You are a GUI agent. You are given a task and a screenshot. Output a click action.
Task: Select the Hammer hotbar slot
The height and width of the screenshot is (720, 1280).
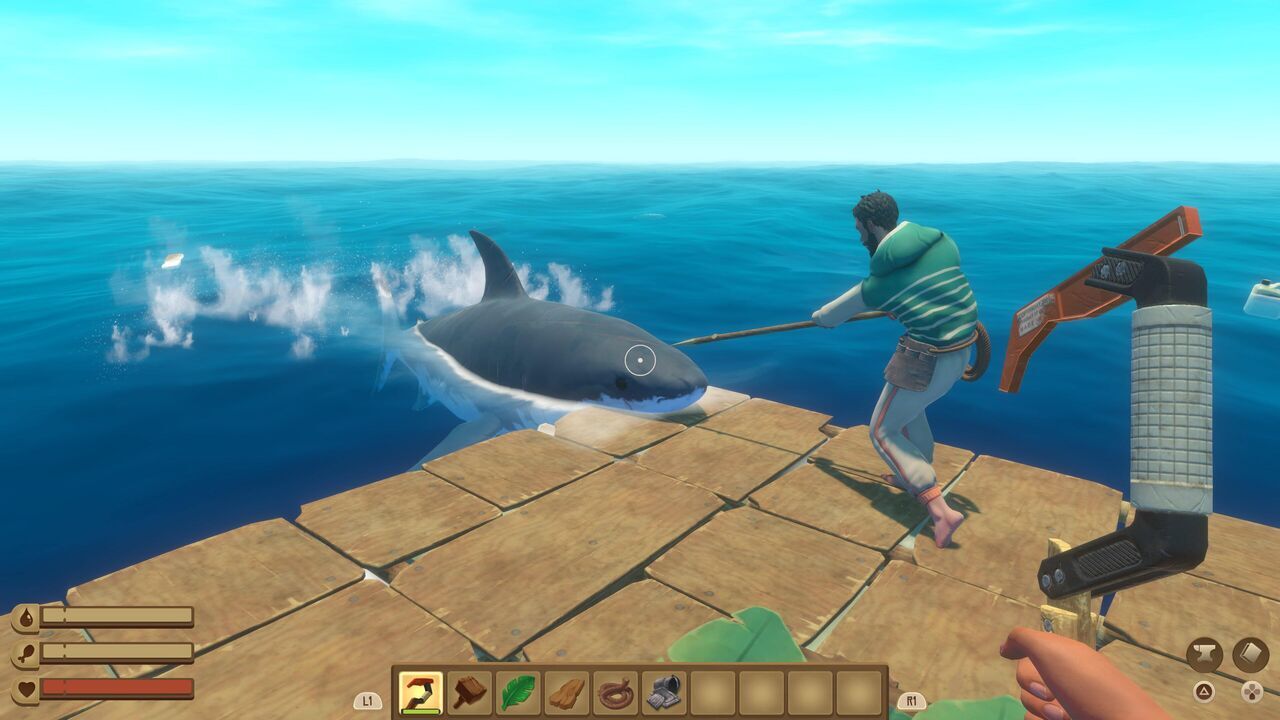pyautogui.click(x=469, y=692)
